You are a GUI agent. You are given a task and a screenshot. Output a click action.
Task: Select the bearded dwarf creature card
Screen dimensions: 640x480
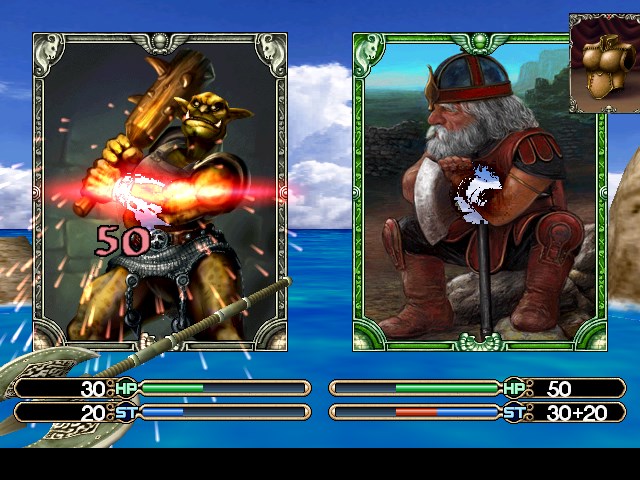click(479, 190)
